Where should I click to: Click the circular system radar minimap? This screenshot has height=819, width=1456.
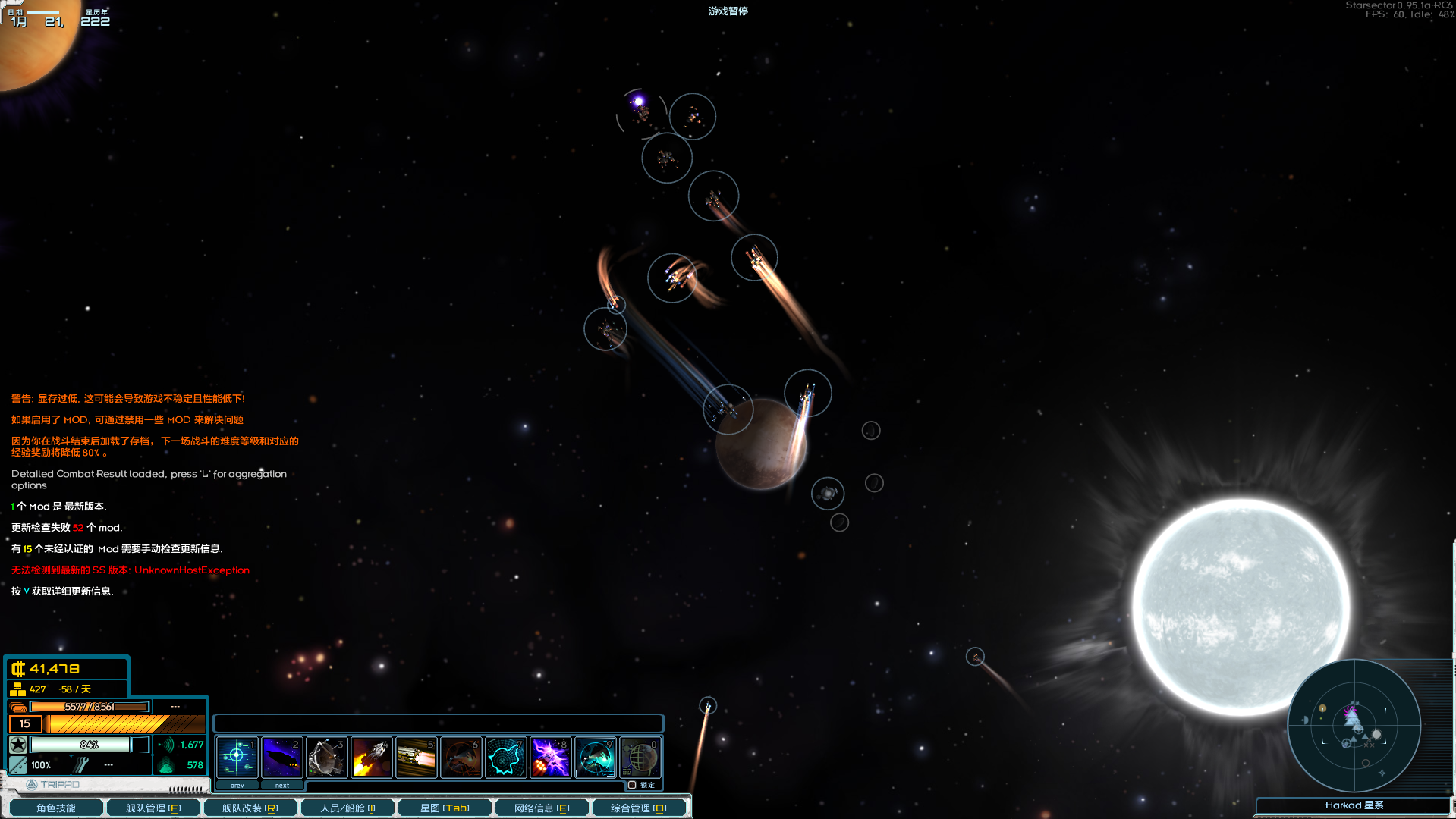[x=1354, y=726]
